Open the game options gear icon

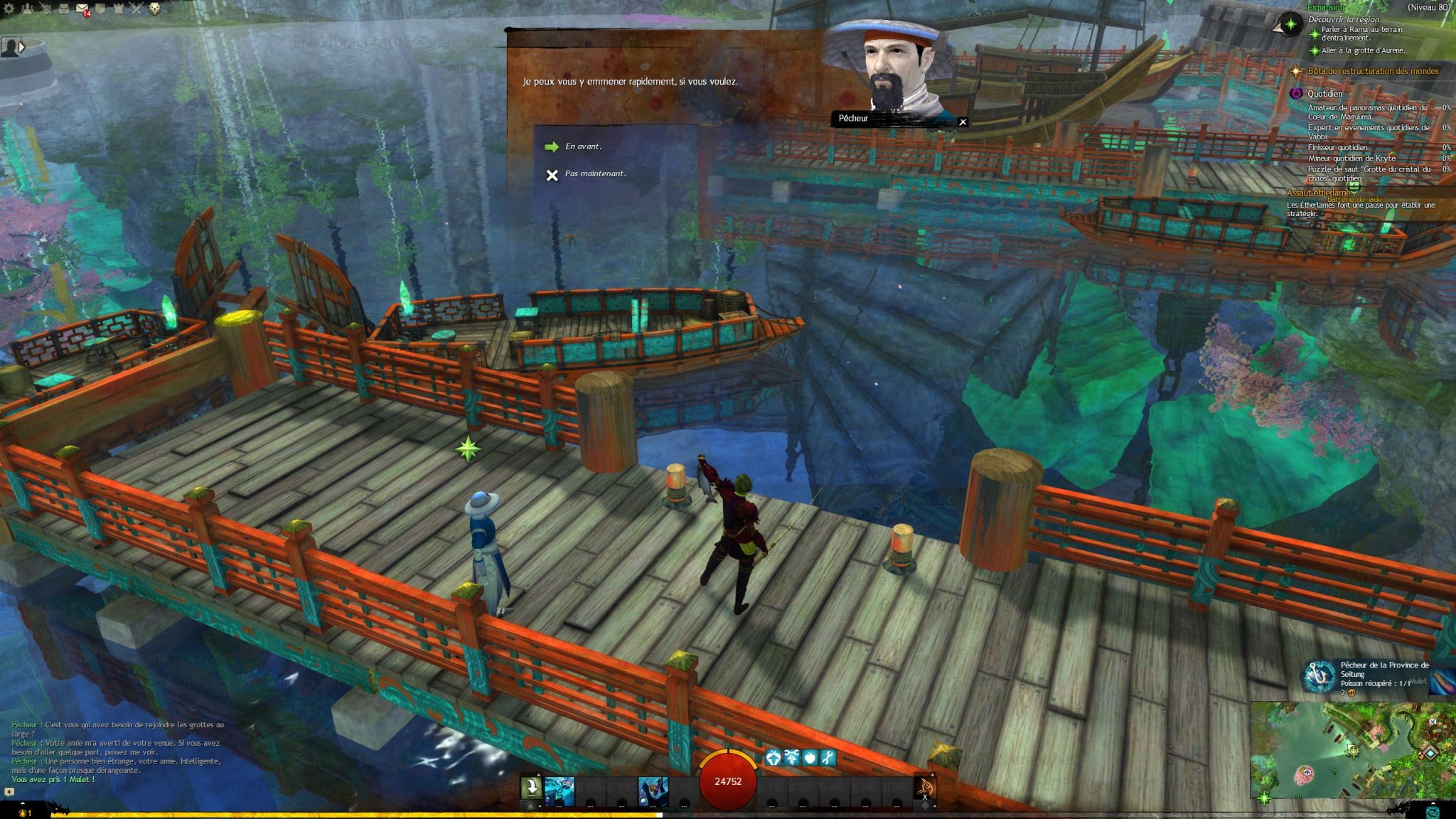pyautogui.click(x=9, y=9)
